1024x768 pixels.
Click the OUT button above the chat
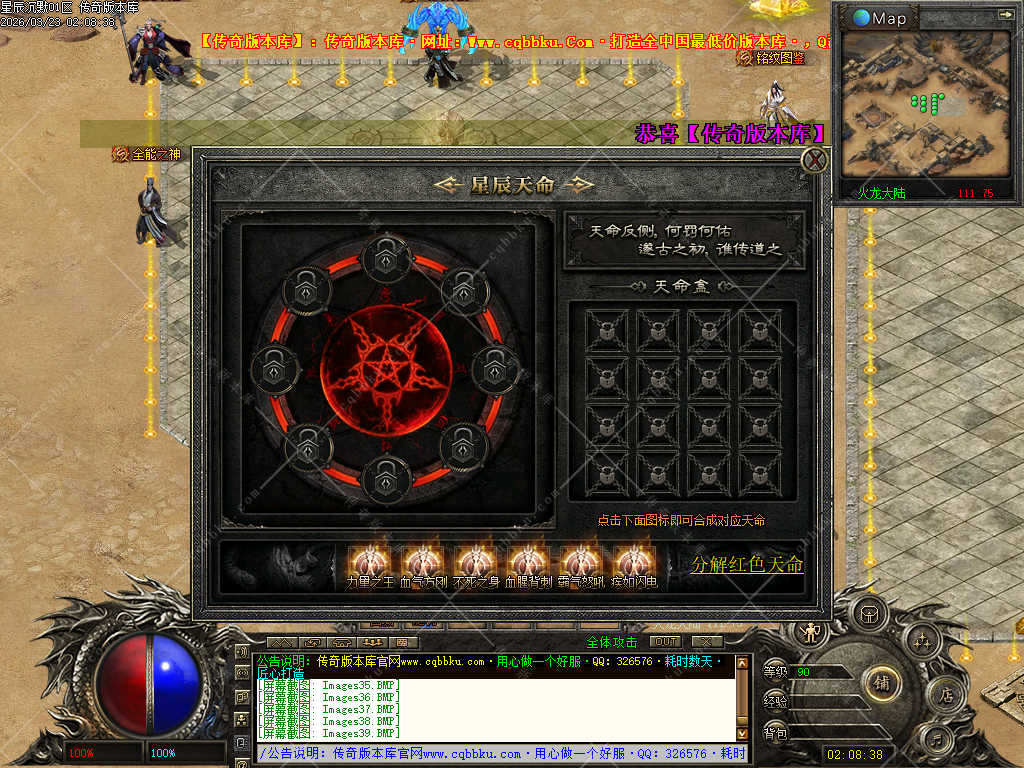click(665, 641)
